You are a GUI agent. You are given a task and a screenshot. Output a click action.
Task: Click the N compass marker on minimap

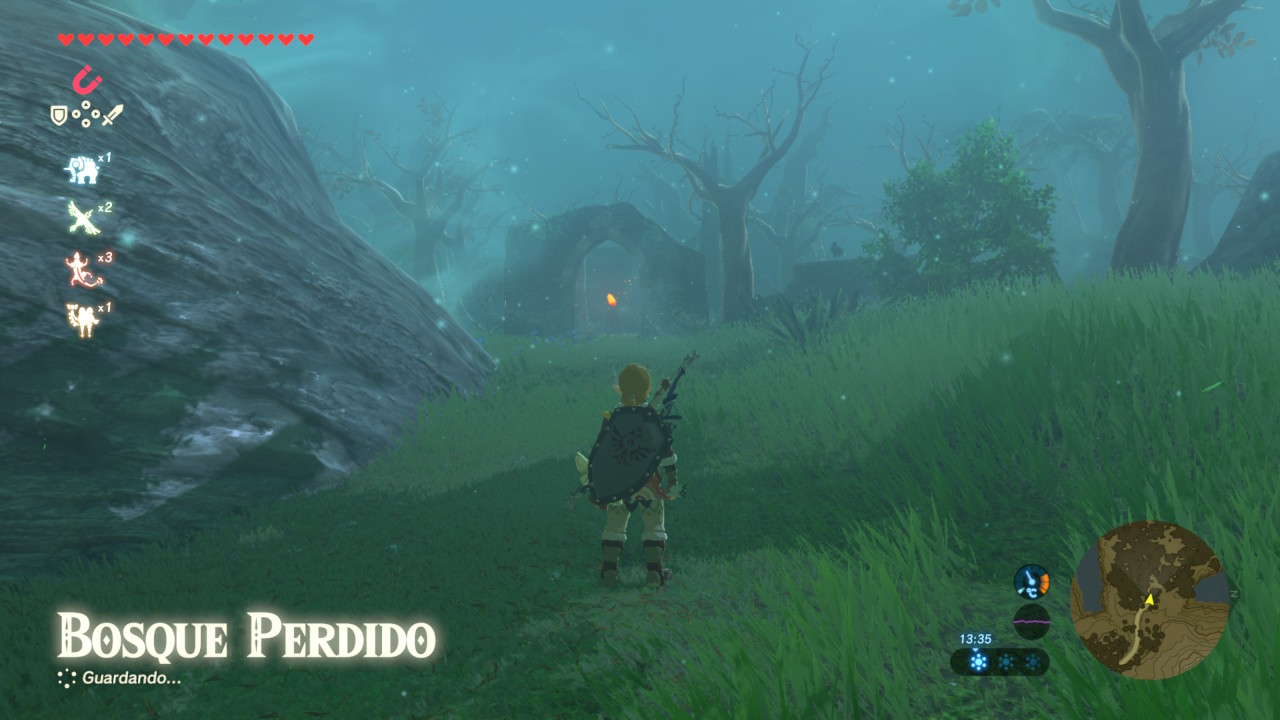1234,594
